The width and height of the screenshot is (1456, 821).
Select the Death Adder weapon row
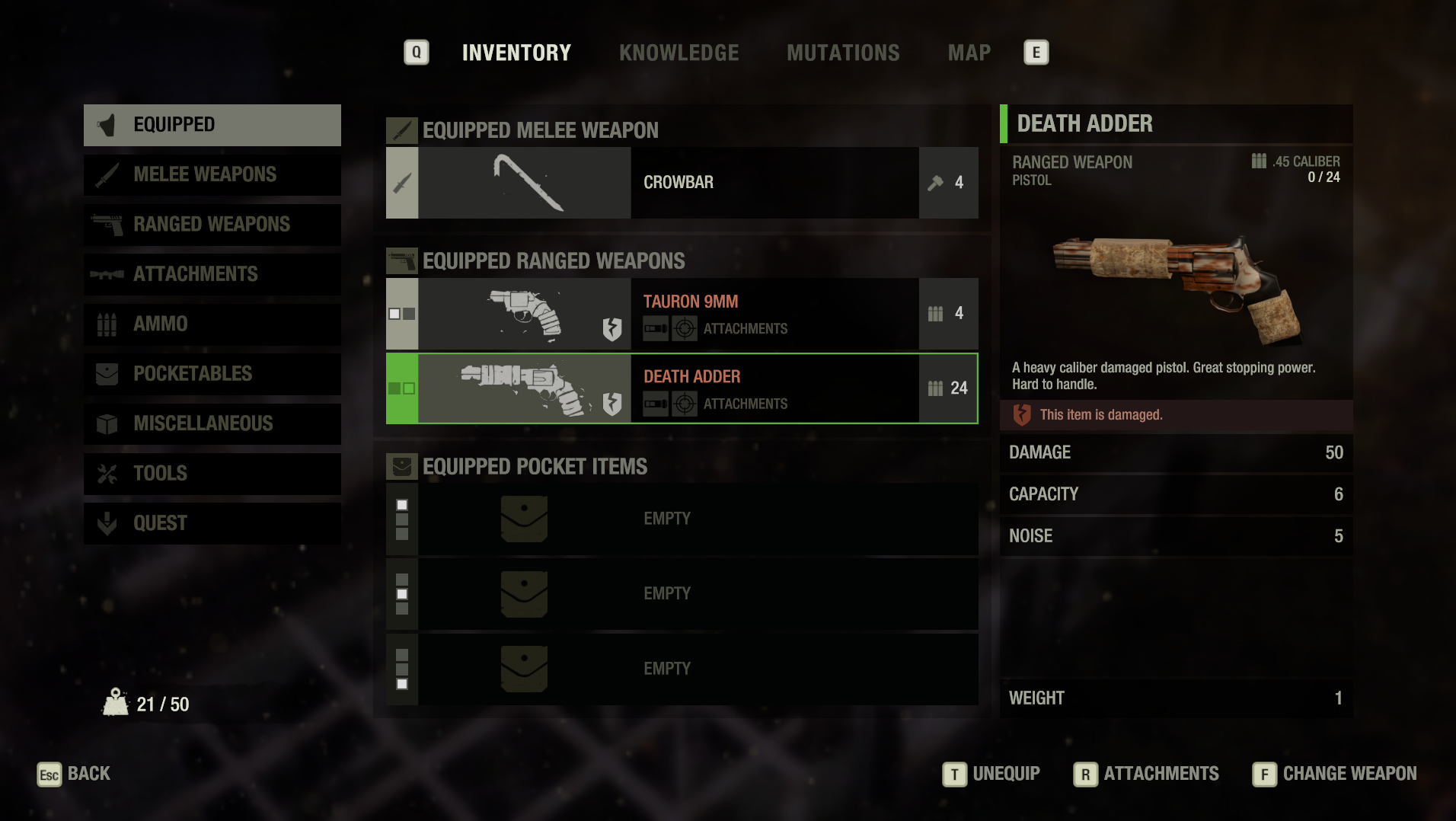682,388
